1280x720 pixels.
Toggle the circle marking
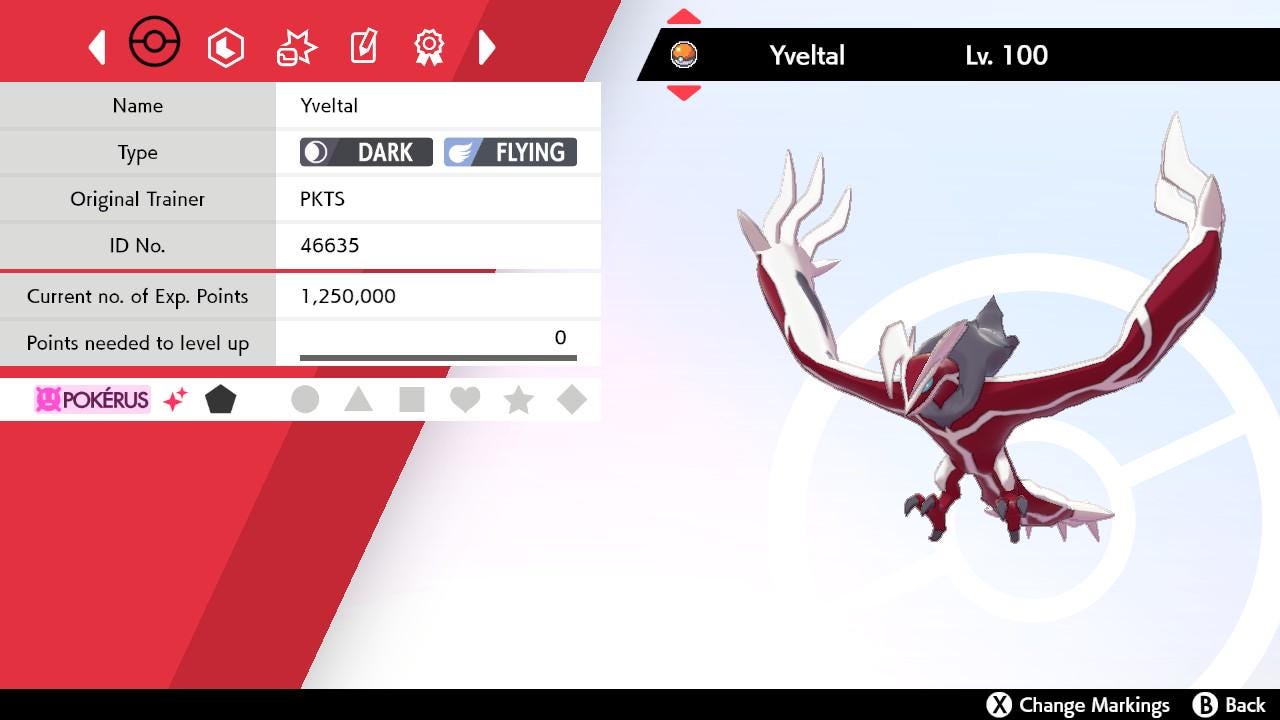click(305, 400)
